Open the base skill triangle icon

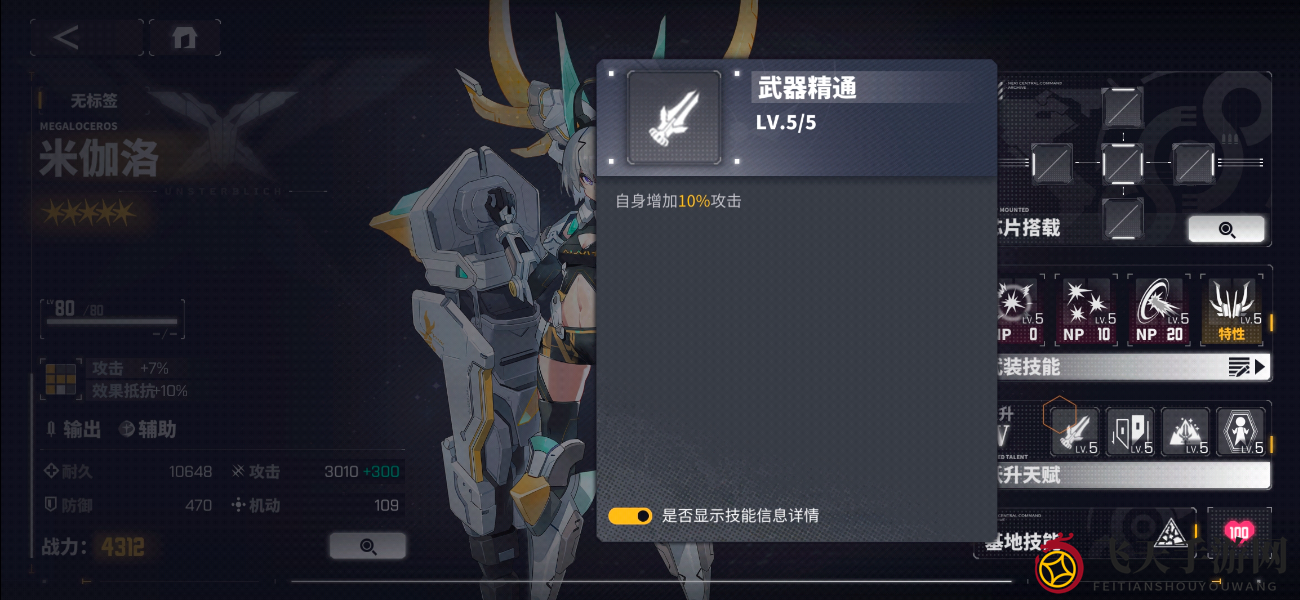1167,535
